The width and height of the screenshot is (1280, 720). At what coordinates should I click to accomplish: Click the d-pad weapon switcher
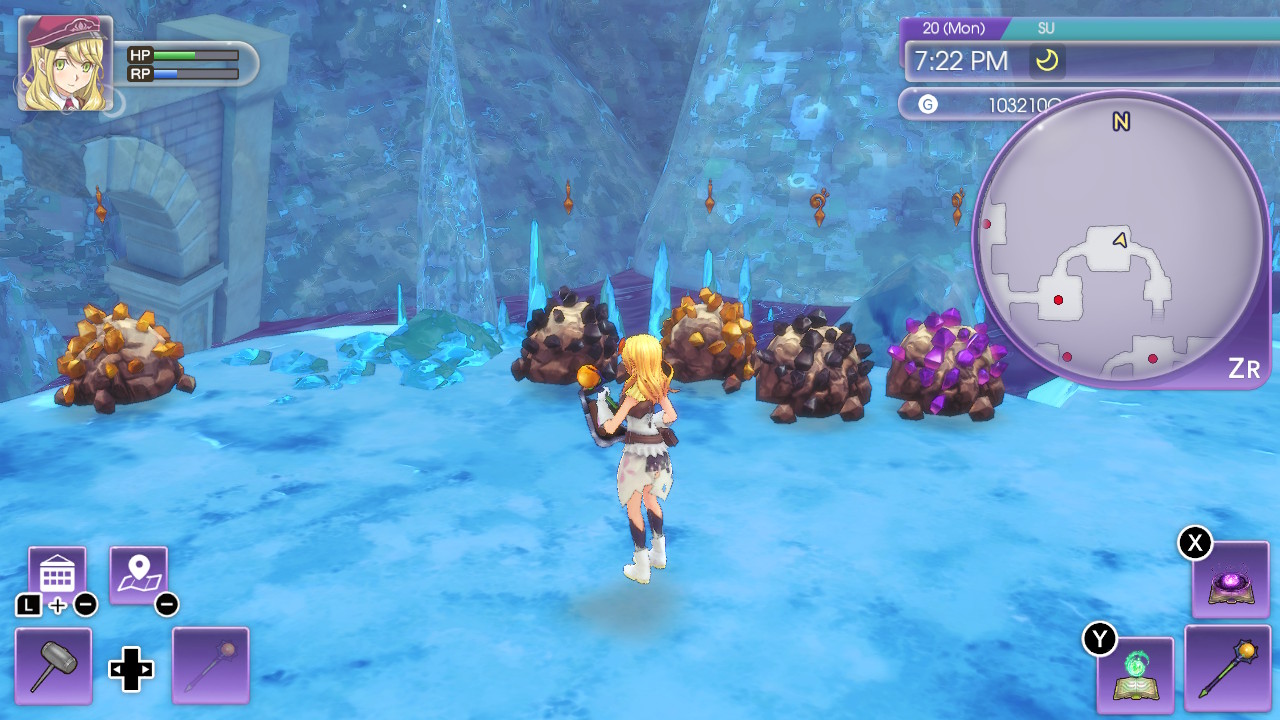[130, 670]
